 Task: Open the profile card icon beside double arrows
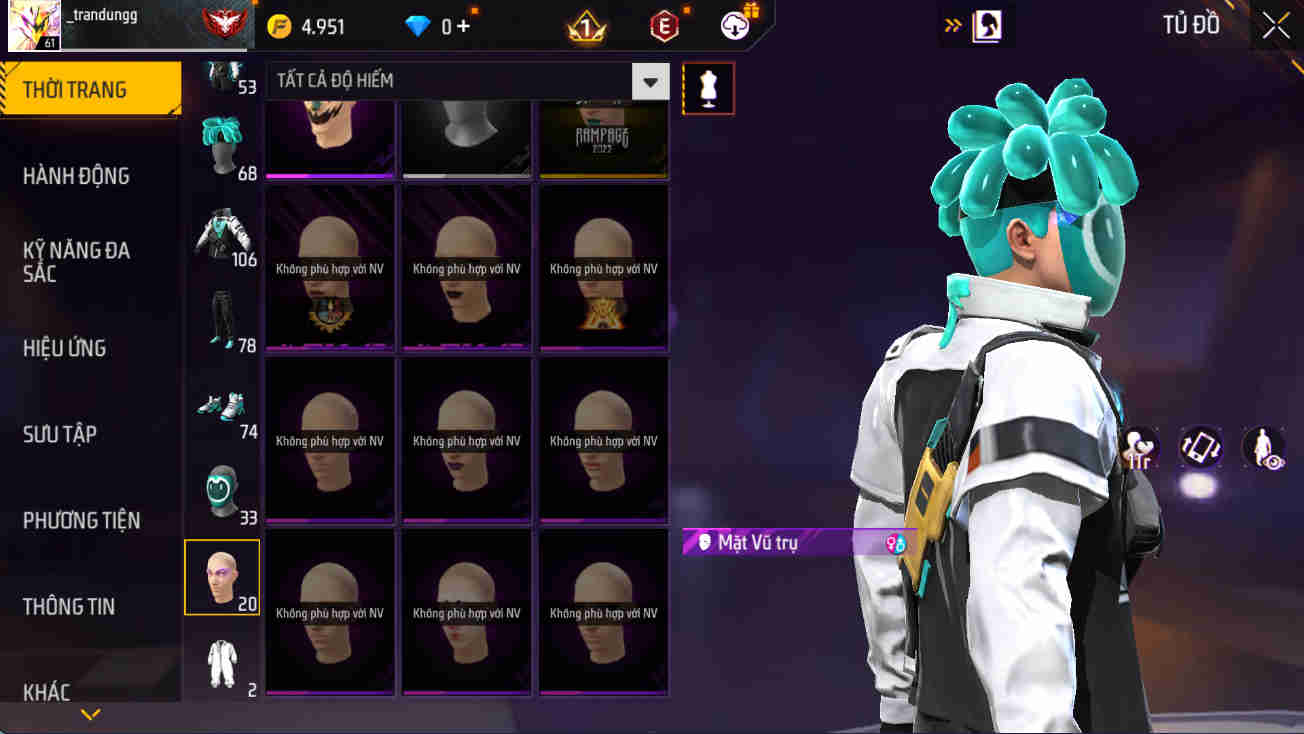pos(986,25)
